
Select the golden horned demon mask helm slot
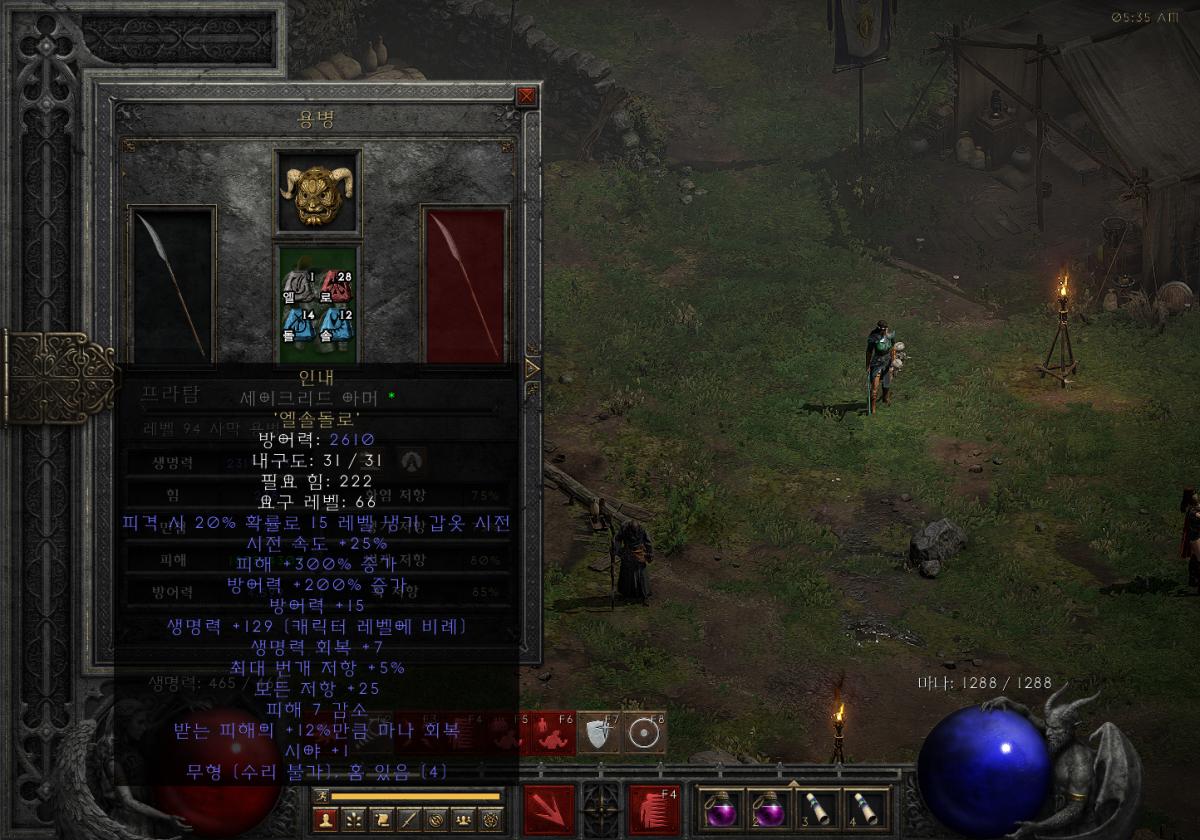point(318,192)
